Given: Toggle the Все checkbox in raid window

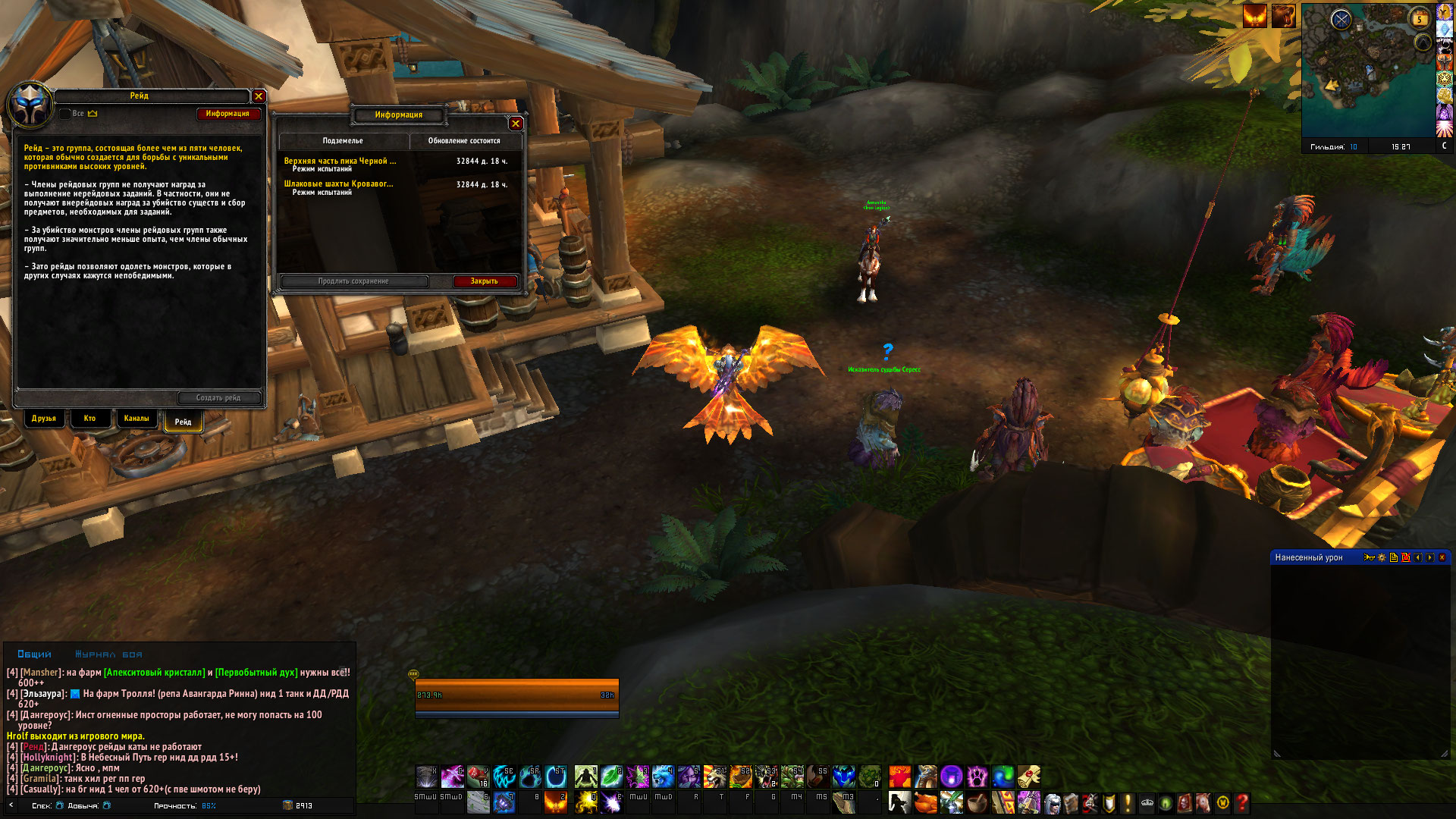Looking at the screenshot, I should (x=65, y=114).
